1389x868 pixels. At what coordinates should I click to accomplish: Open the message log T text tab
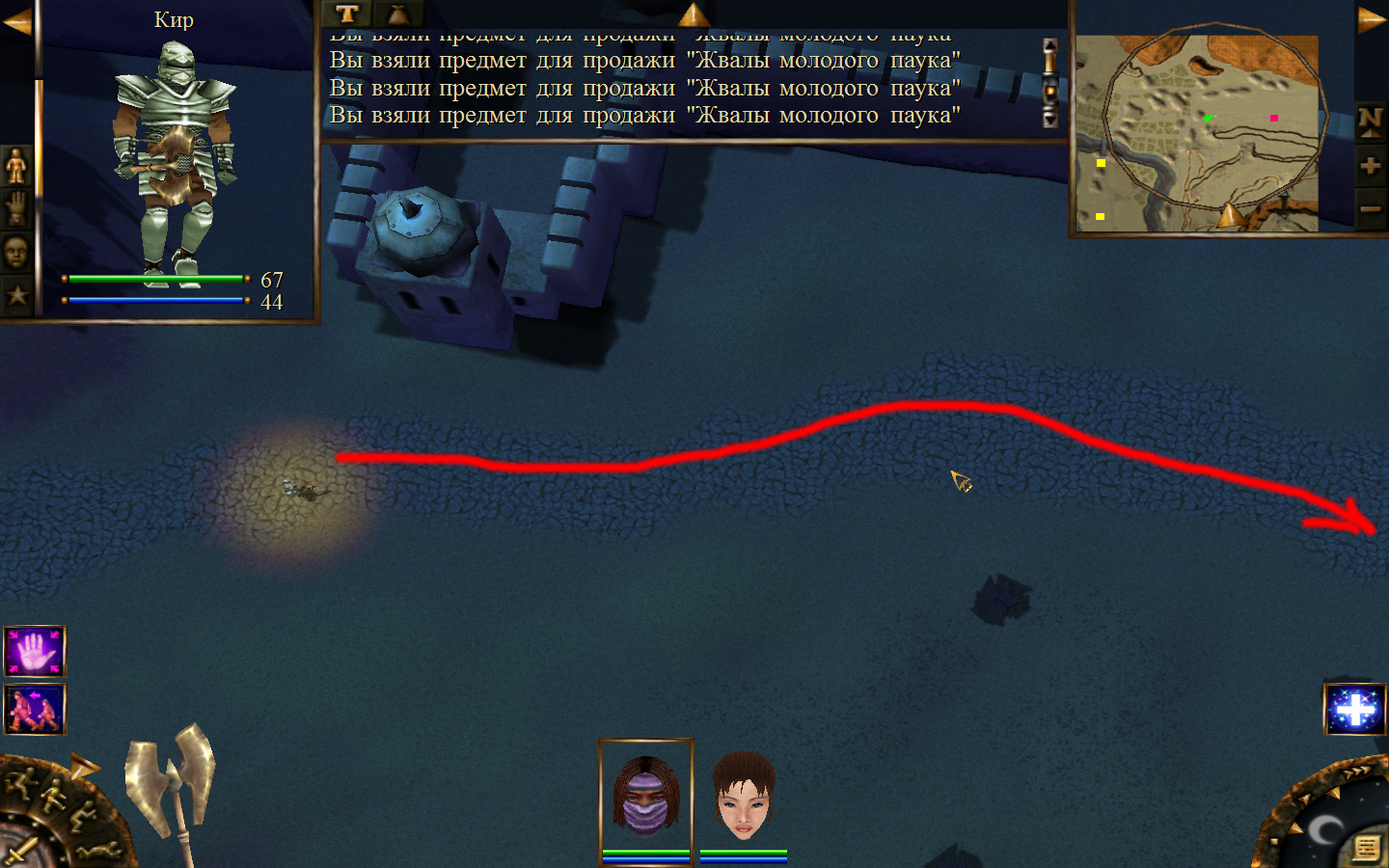[x=347, y=14]
